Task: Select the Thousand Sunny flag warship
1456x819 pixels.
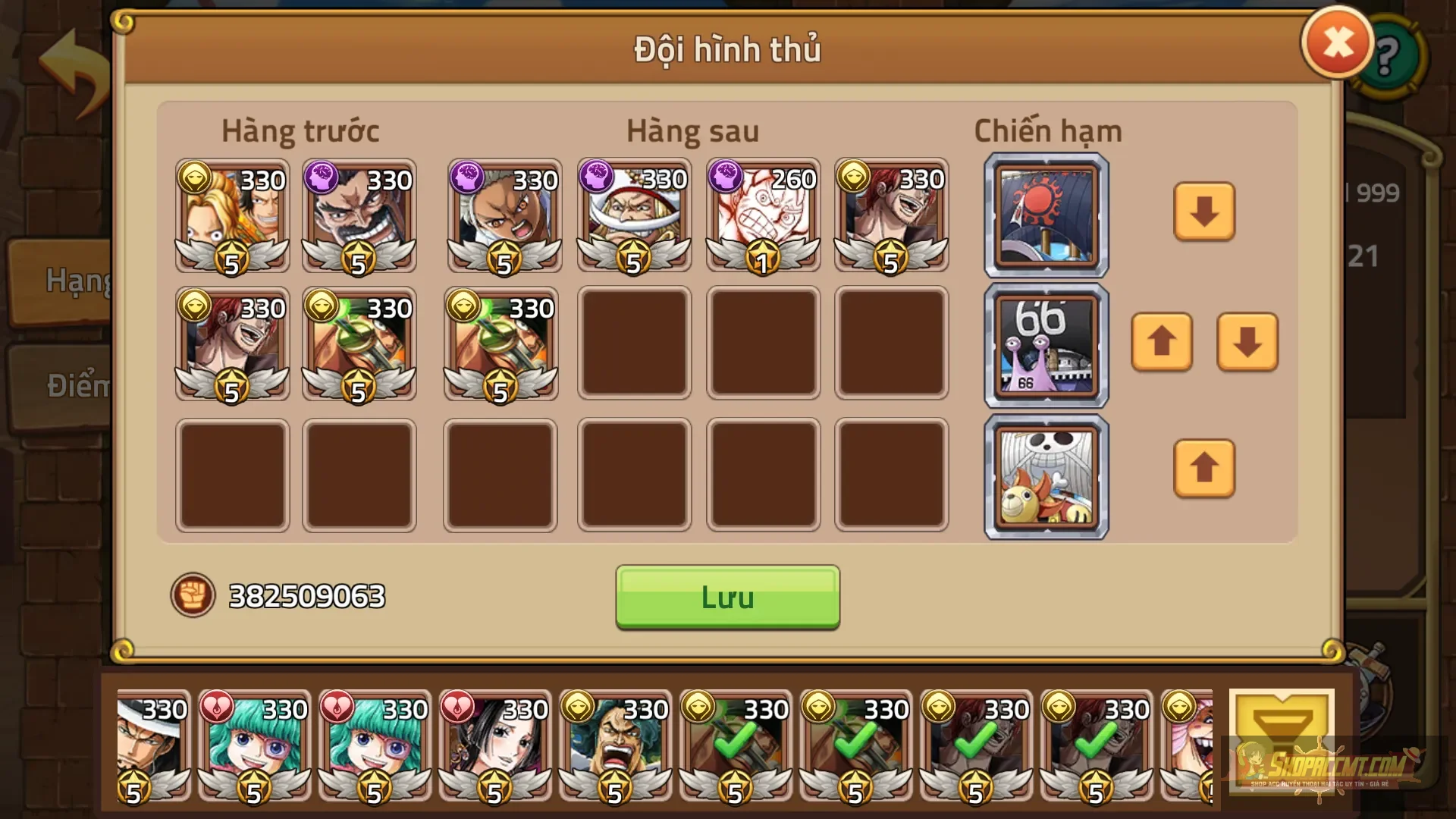Action: [1045, 472]
